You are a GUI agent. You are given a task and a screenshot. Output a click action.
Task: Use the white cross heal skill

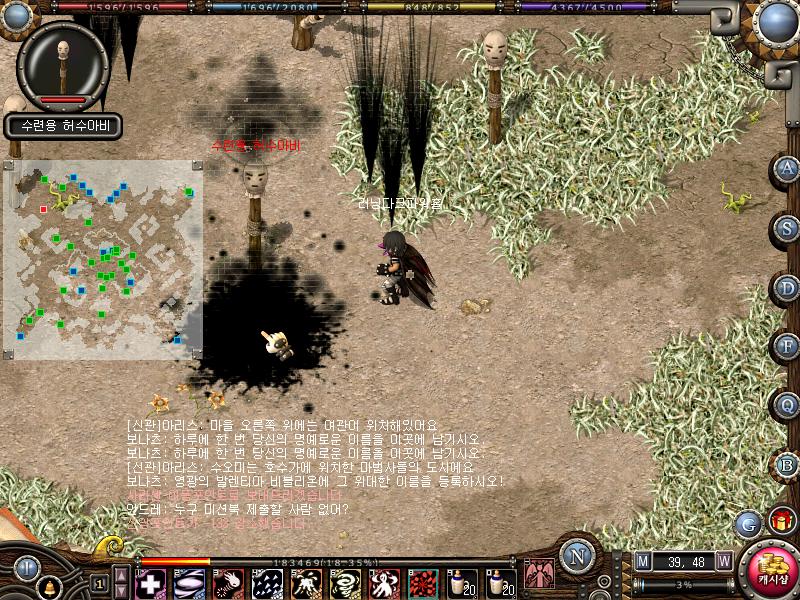[150, 583]
